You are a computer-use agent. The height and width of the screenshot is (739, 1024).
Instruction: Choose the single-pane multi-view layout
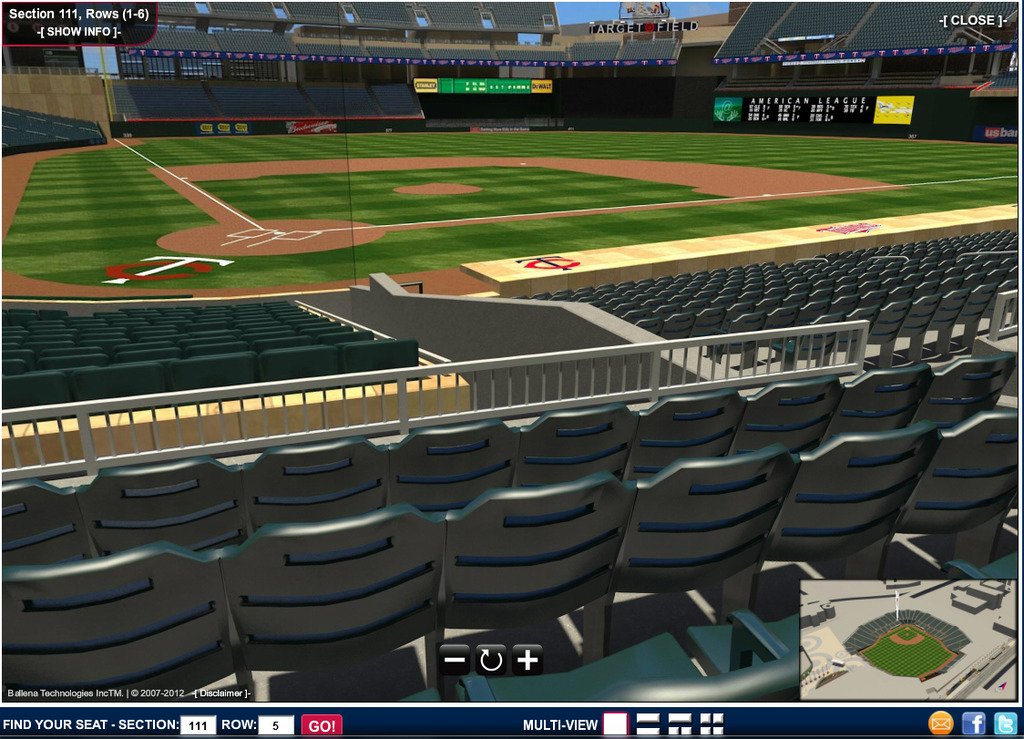click(615, 724)
